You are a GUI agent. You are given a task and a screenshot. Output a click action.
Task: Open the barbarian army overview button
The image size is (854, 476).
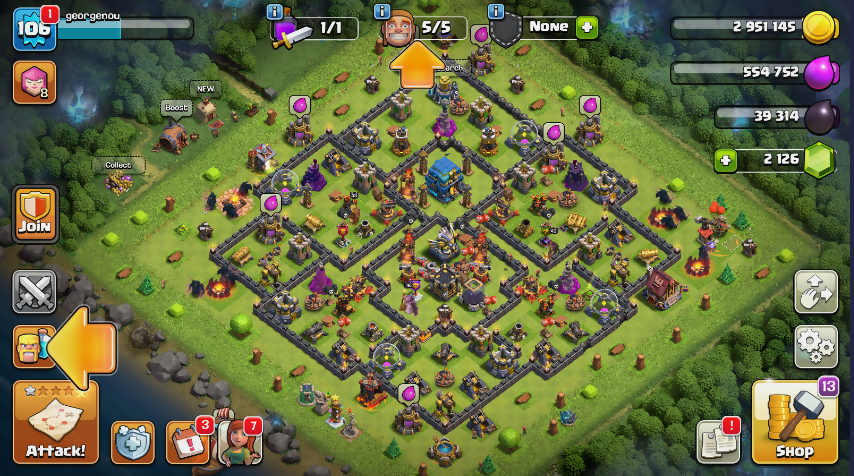click(x=31, y=347)
